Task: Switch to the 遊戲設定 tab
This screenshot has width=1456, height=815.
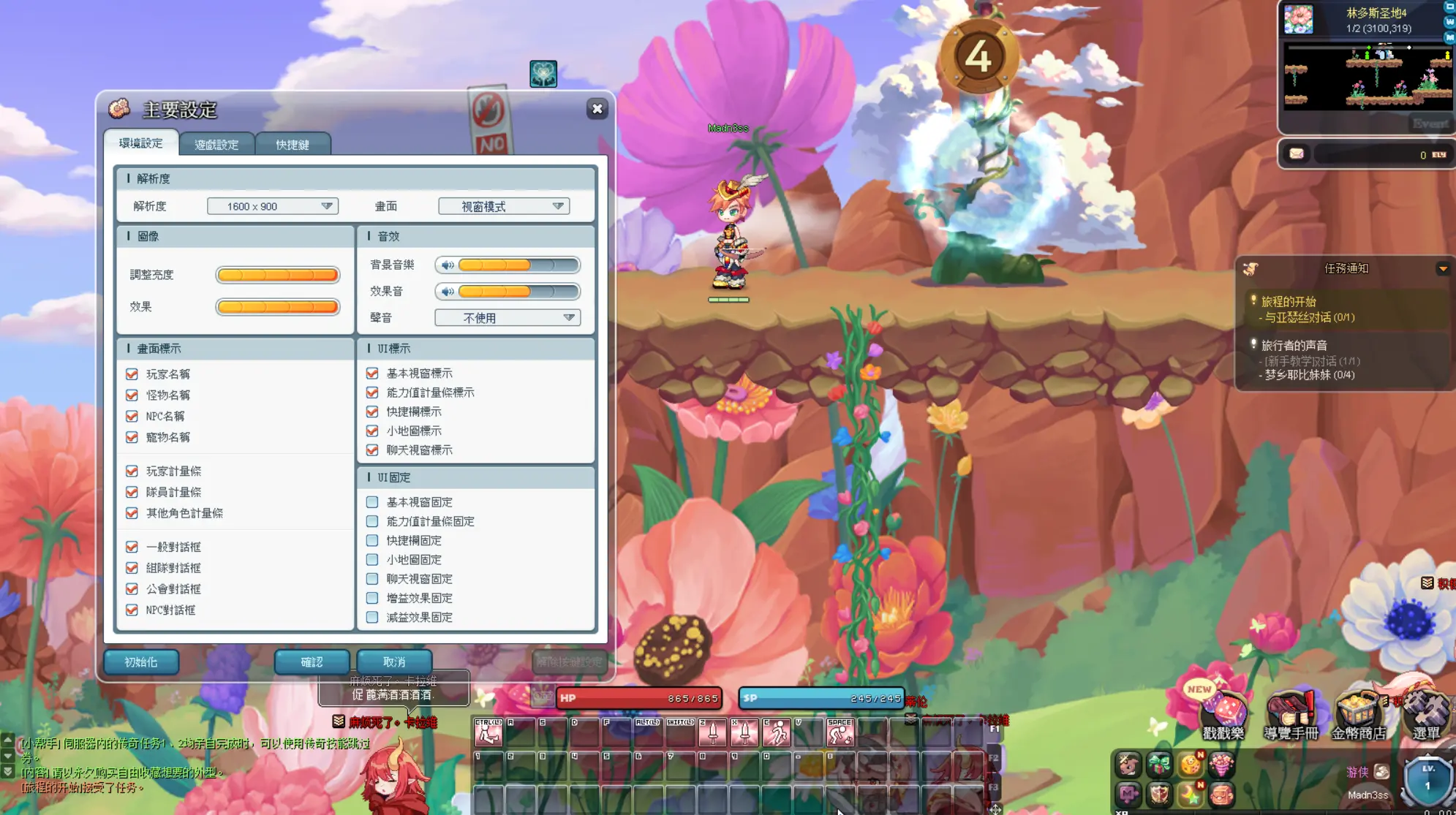Action: click(217, 144)
